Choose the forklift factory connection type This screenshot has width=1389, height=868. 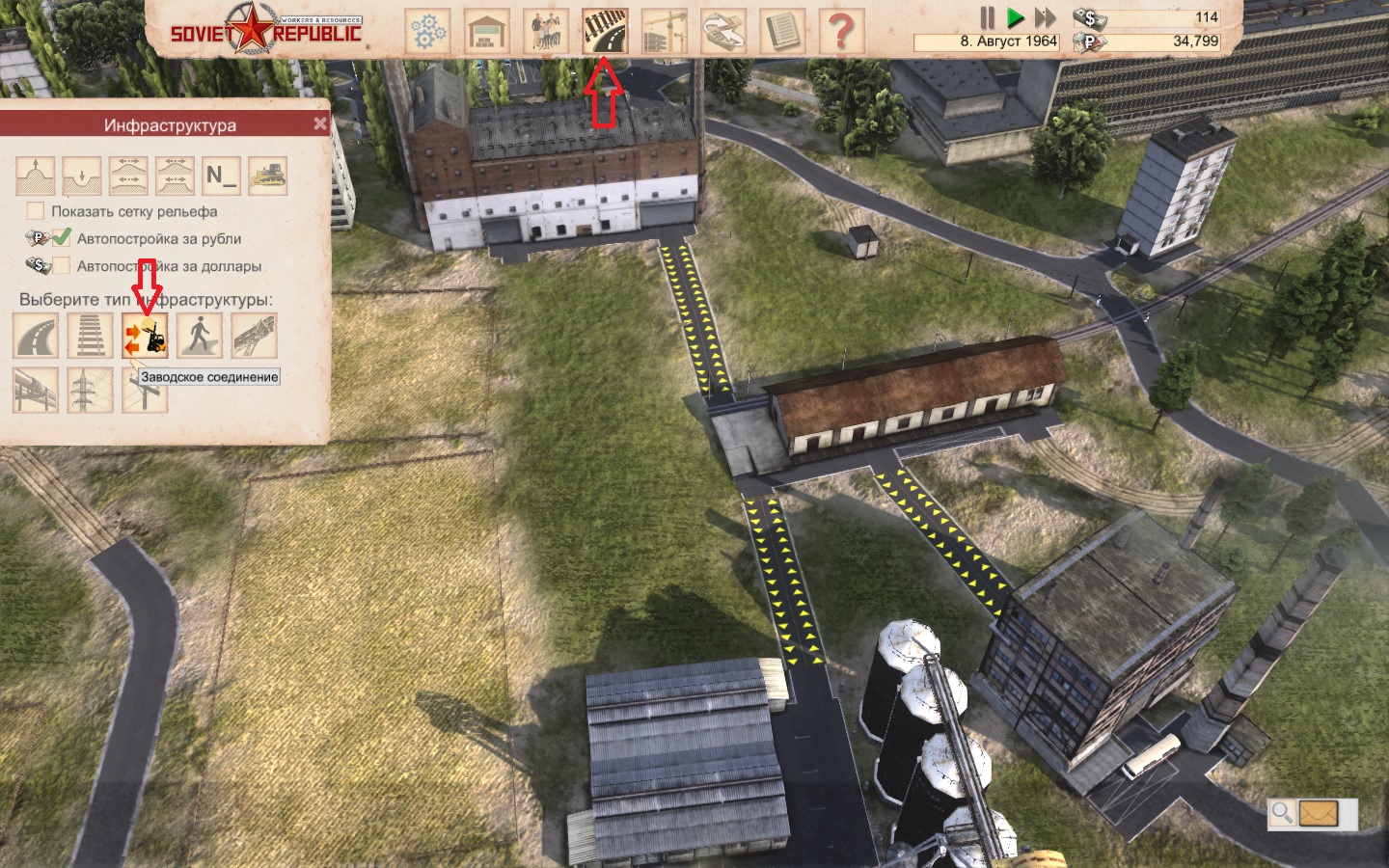[145, 337]
